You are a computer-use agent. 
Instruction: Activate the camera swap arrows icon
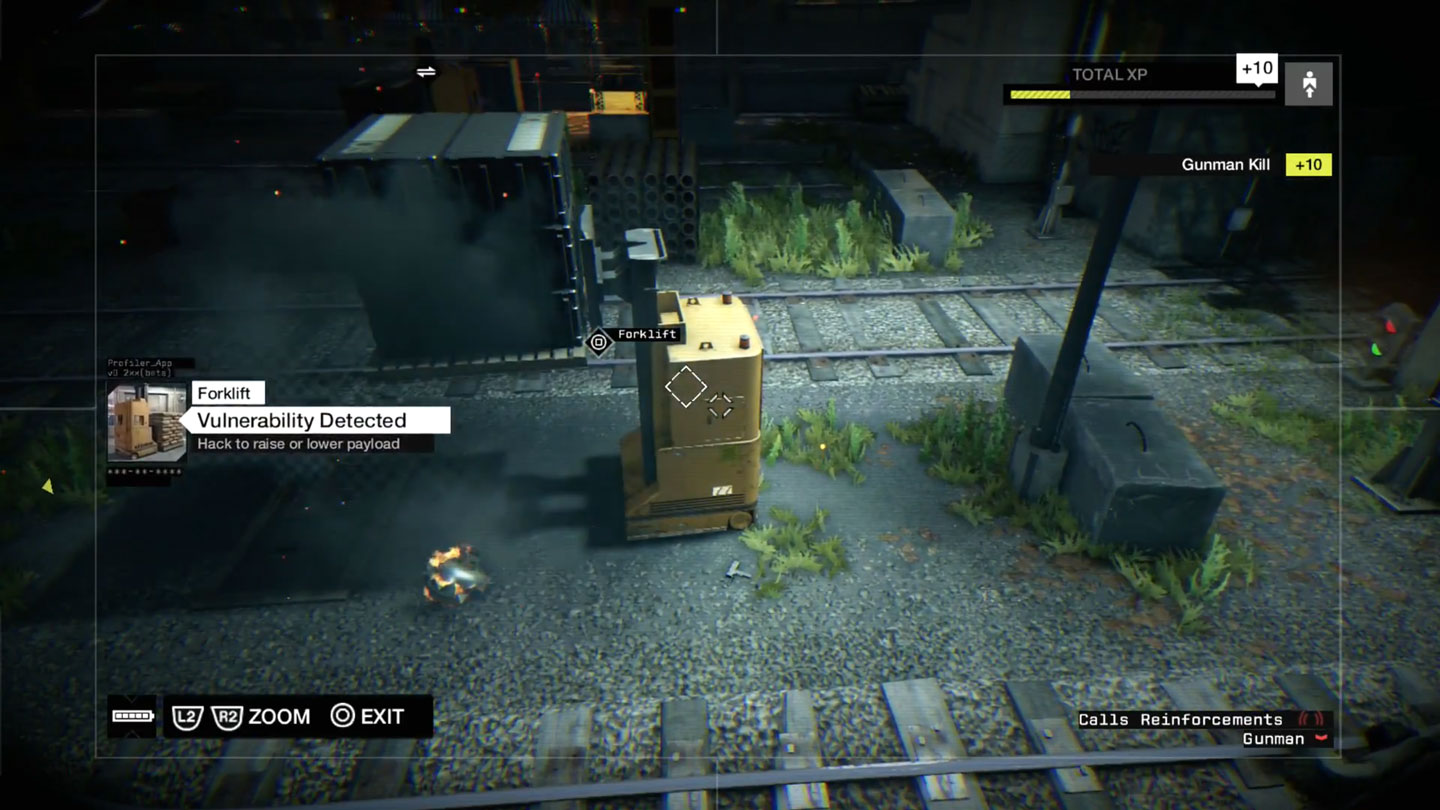(426, 72)
